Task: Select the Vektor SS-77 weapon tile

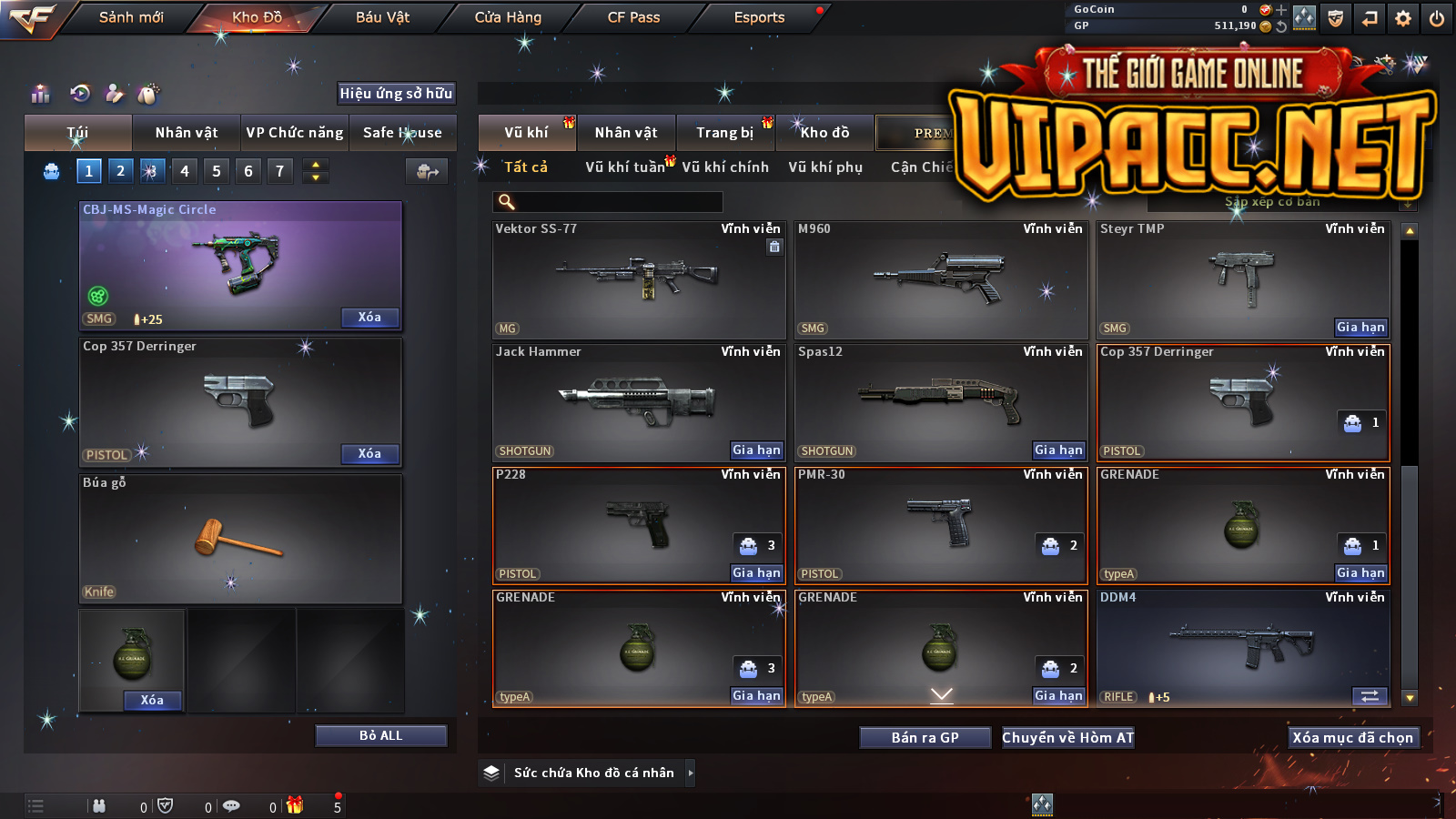Action: pos(639,280)
